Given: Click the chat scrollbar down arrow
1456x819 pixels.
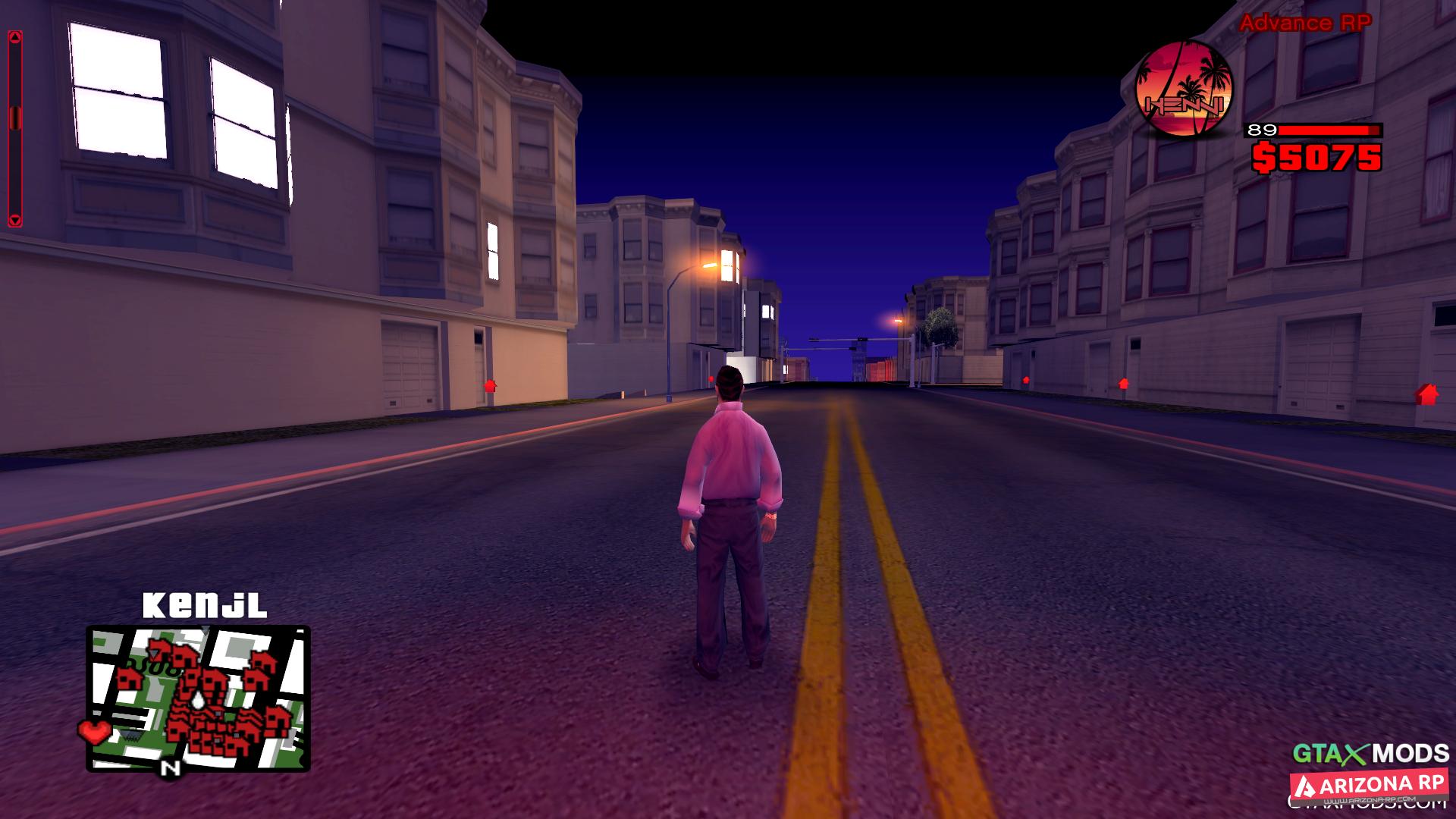Looking at the screenshot, I should [x=15, y=220].
